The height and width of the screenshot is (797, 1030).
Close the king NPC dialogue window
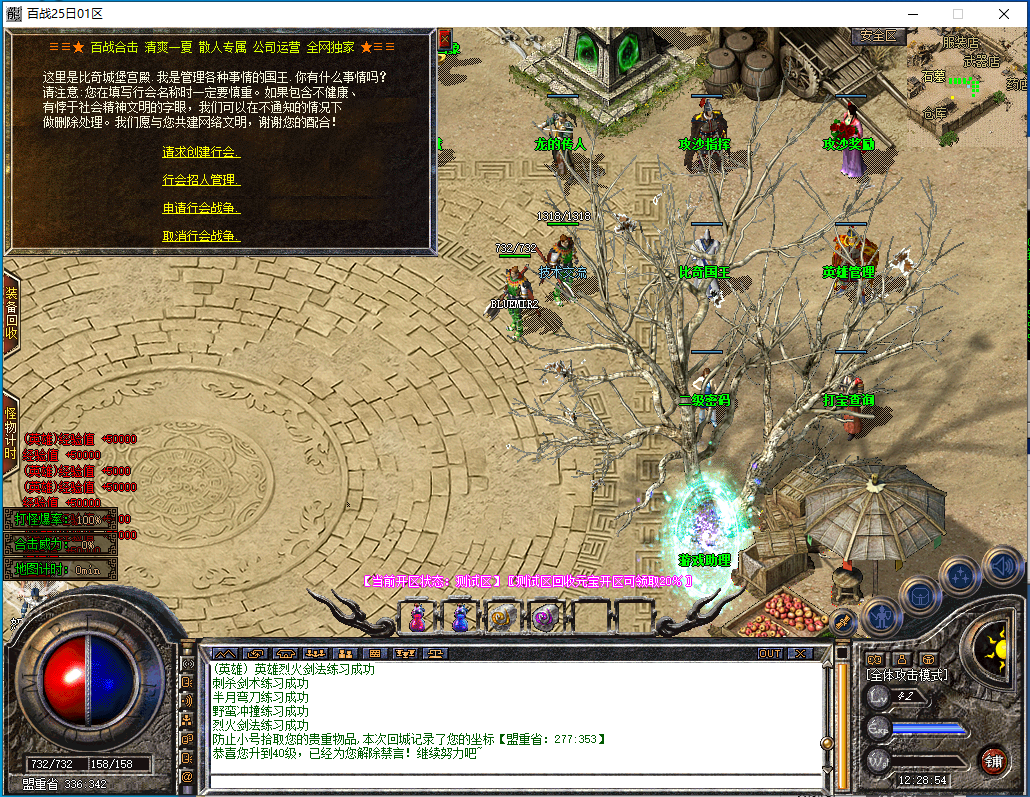click(445, 39)
